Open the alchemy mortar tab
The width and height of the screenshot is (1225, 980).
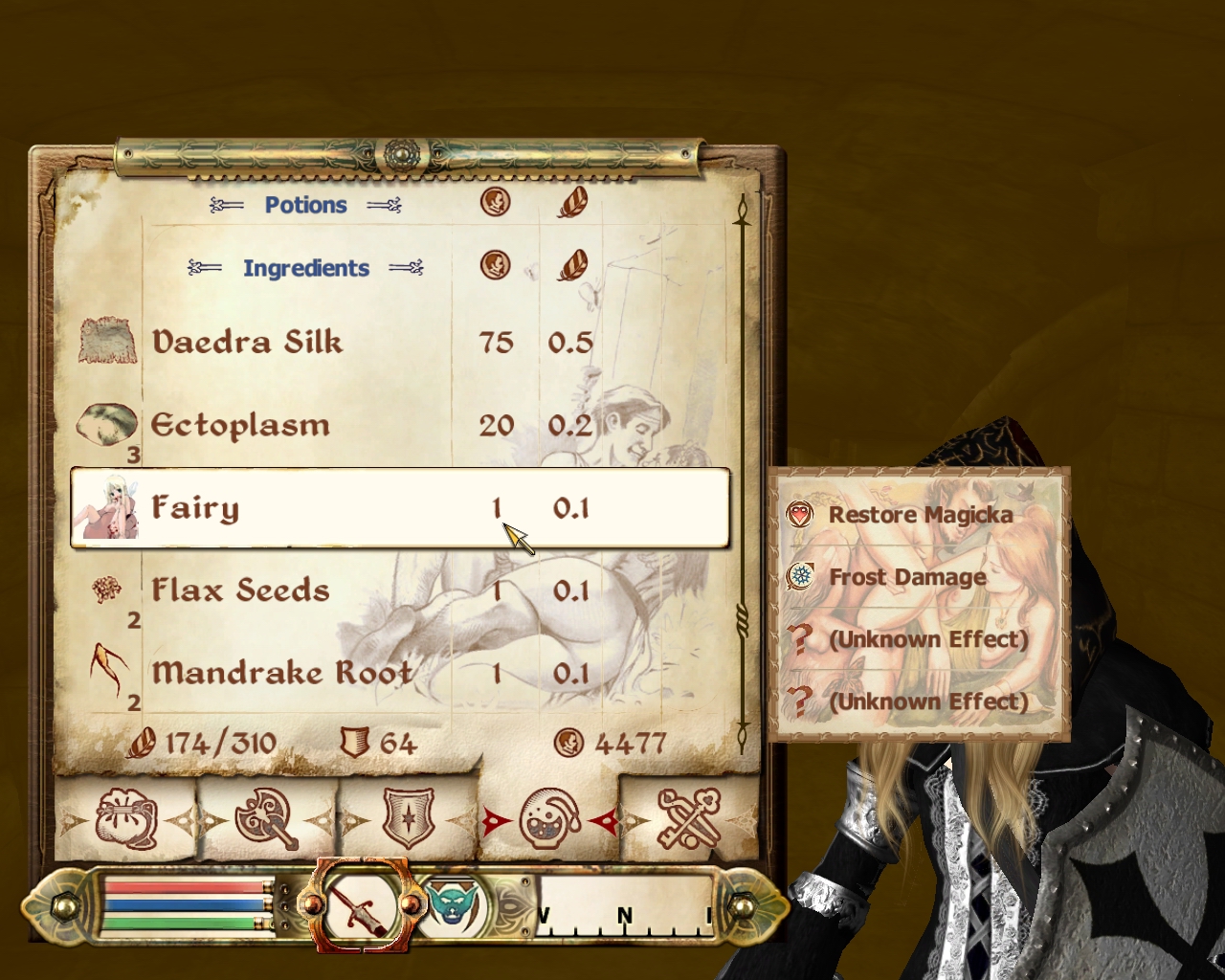coord(549,819)
